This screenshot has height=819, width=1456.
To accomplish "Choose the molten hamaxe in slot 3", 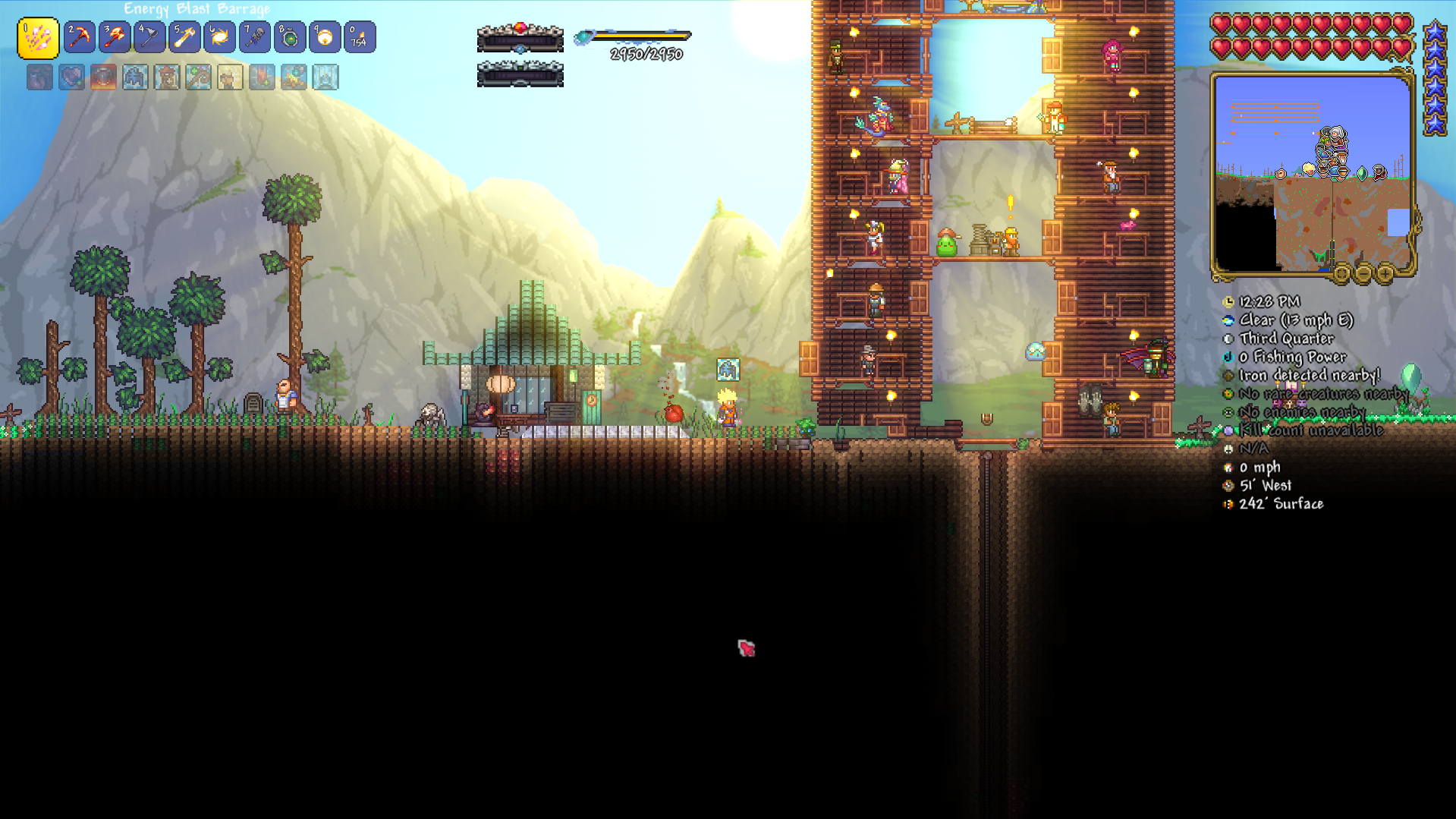I will [115, 37].
